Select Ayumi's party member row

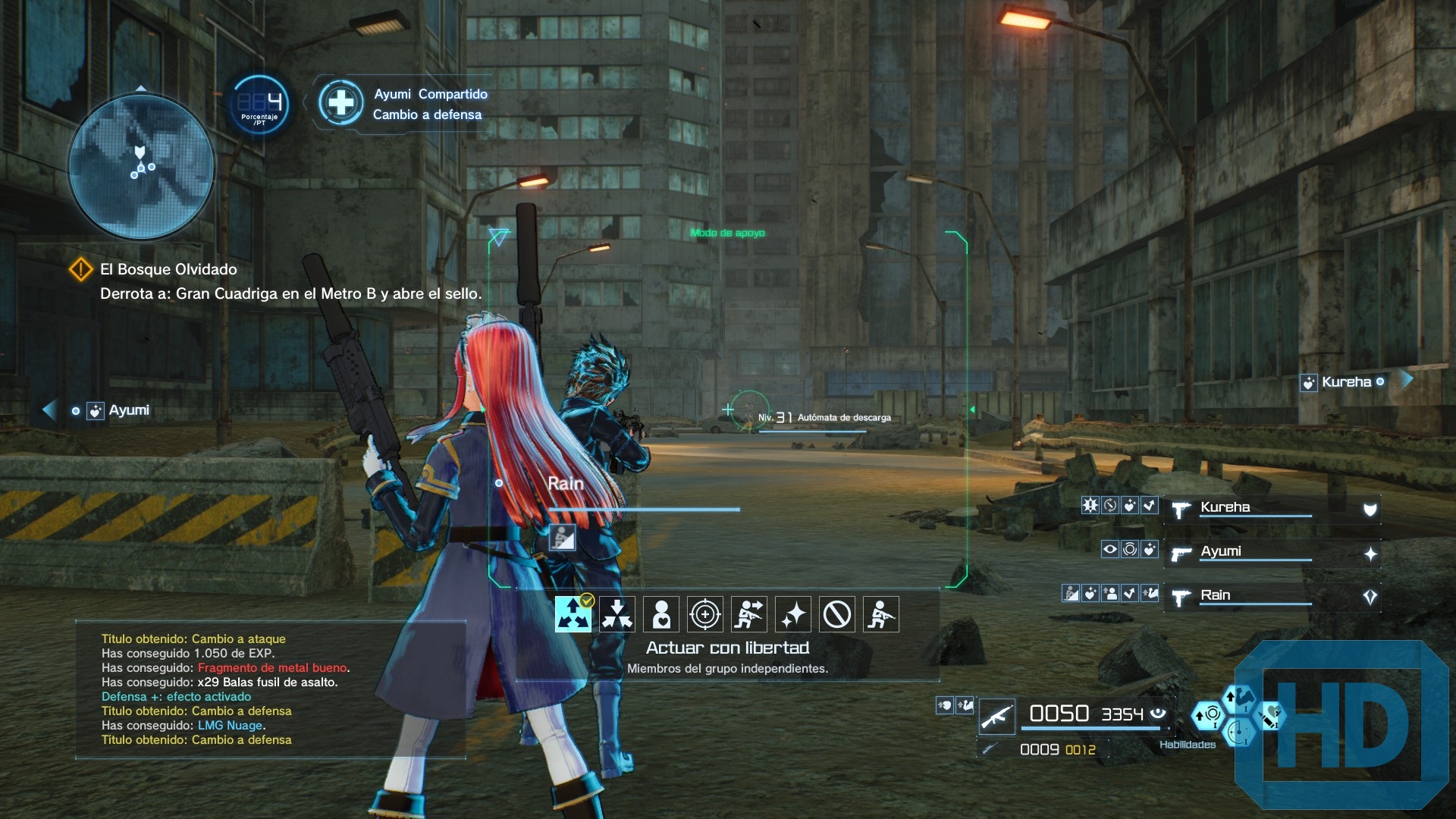pos(1271,552)
